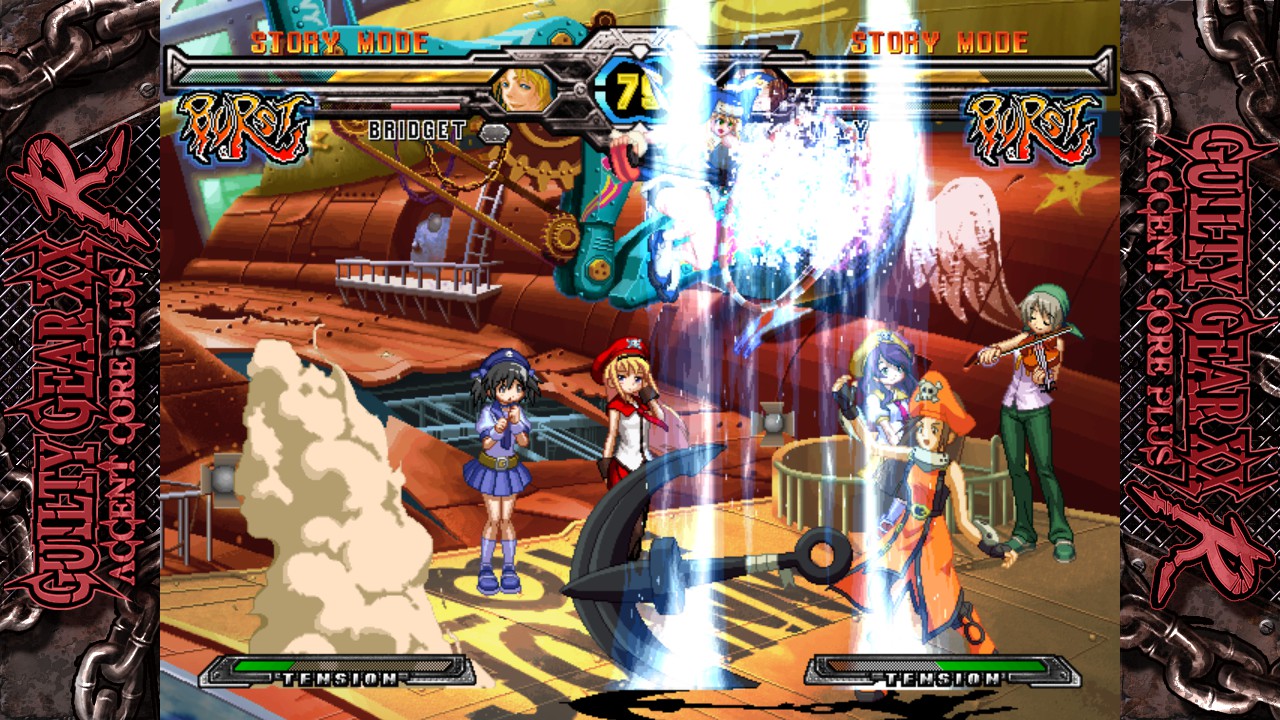Screen dimensions: 1280x720
Task: Select the Burst icon beside Bridget's name
Action: point(243,128)
